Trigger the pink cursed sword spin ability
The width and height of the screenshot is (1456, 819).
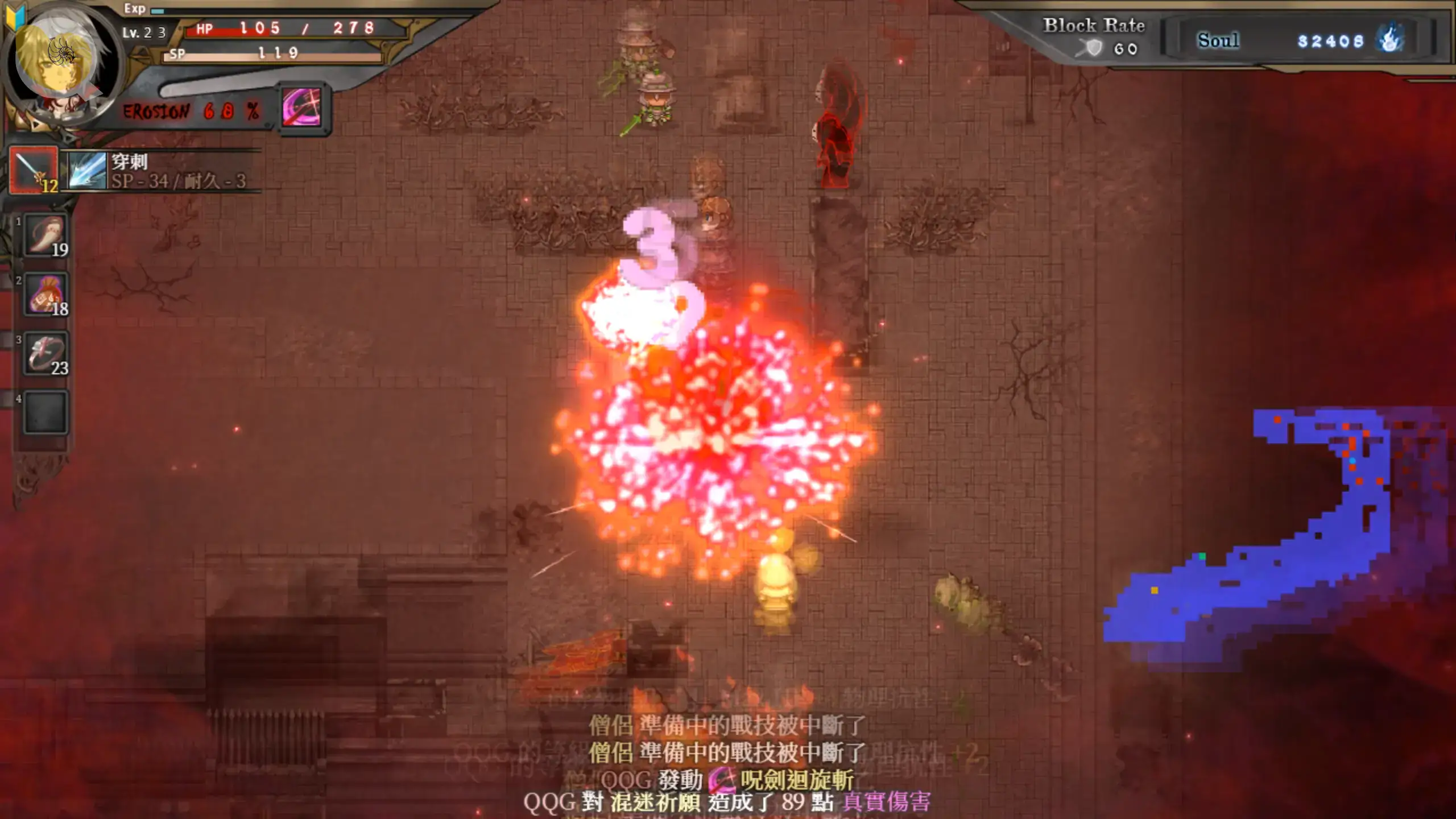pos(302,108)
